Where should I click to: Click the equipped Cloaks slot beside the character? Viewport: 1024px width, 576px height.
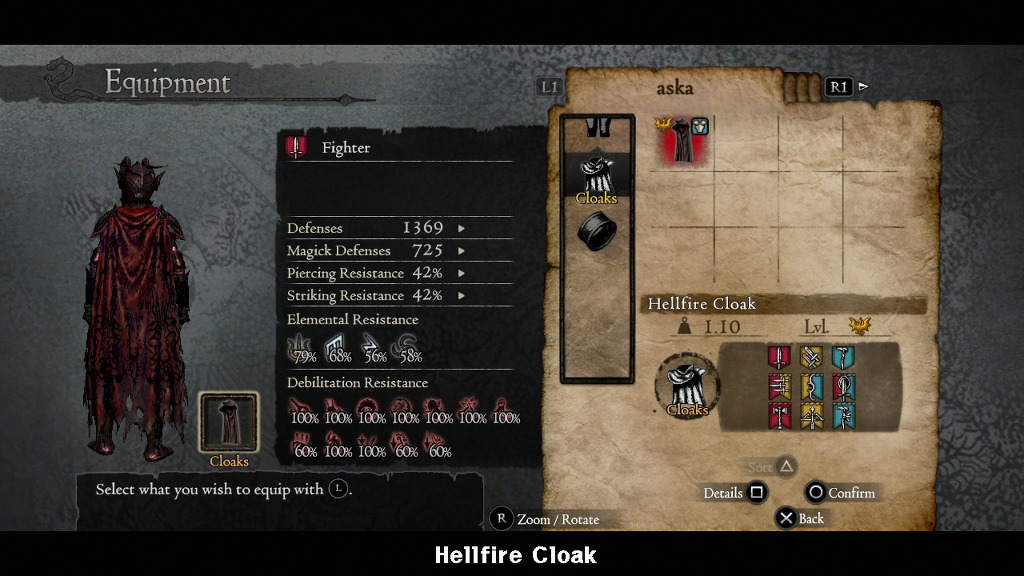229,424
